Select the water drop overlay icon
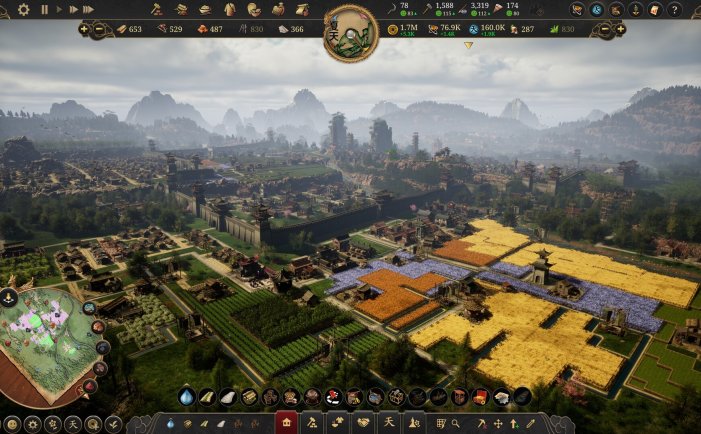The image size is (701, 434). click(x=186, y=397)
